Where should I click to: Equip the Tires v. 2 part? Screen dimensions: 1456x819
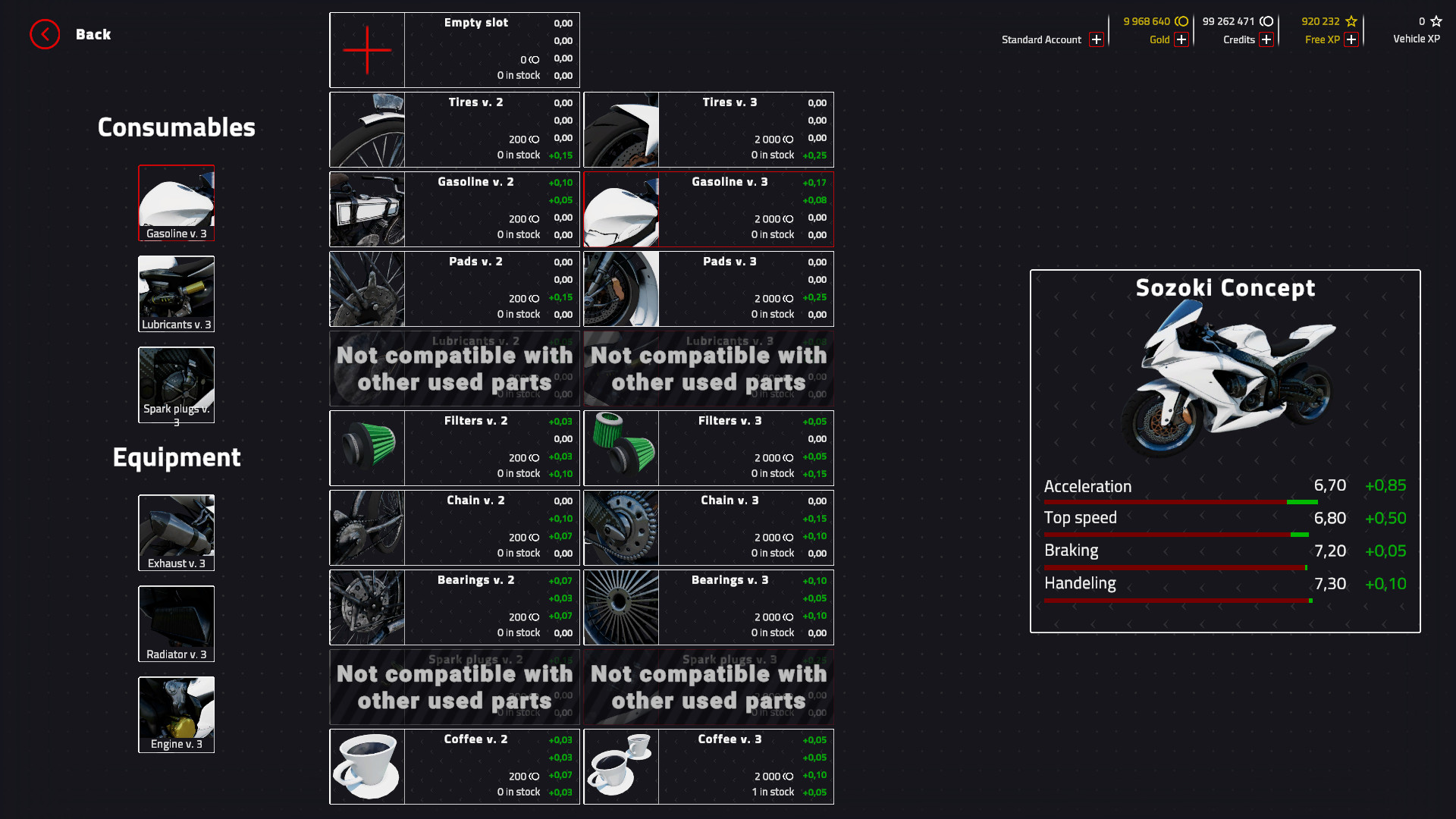click(454, 129)
